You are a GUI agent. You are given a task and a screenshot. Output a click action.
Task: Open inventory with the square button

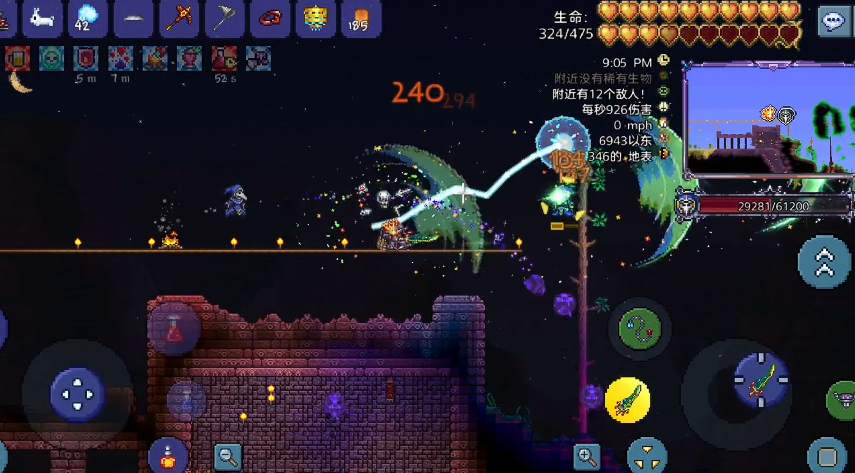(x=826, y=456)
